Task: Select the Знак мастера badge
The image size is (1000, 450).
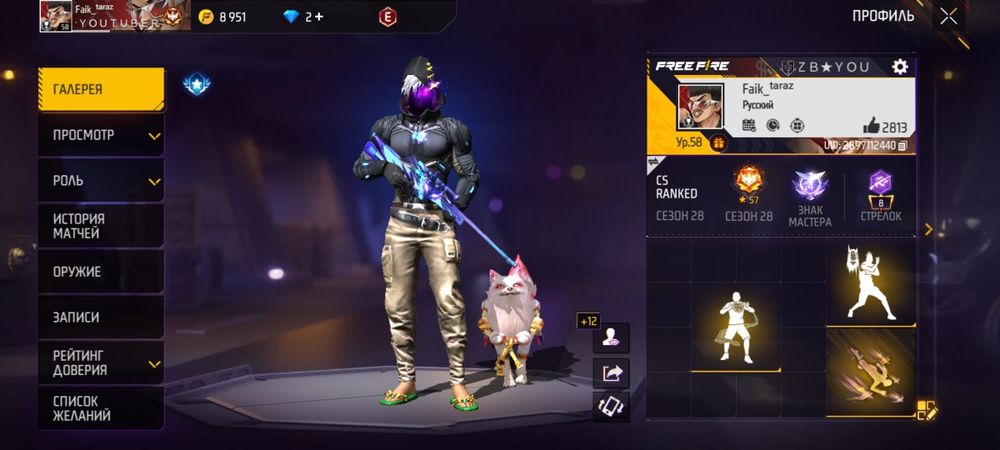Action: (810, 195)
